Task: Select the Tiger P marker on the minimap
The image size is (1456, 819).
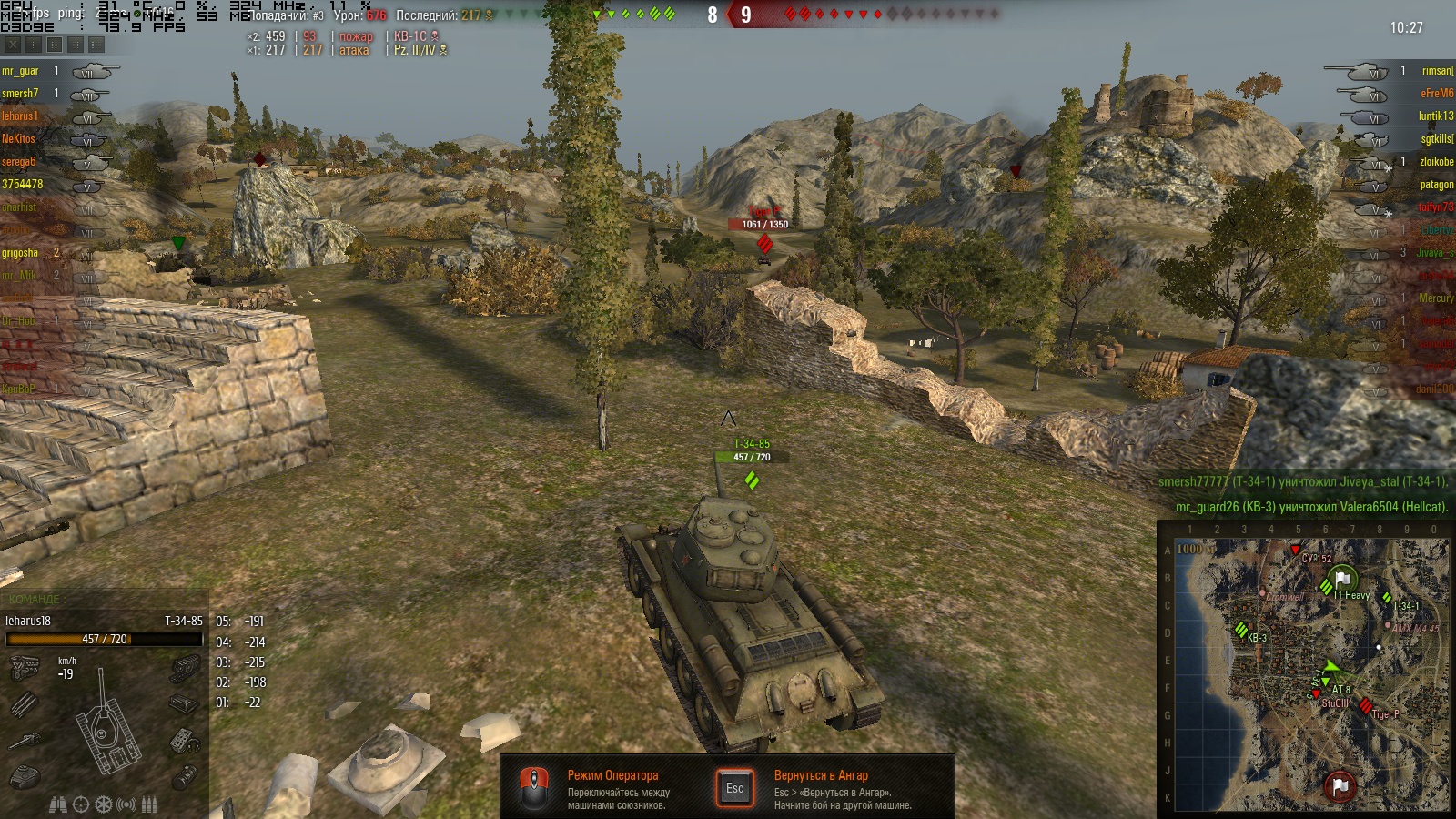Action: 1366,706
